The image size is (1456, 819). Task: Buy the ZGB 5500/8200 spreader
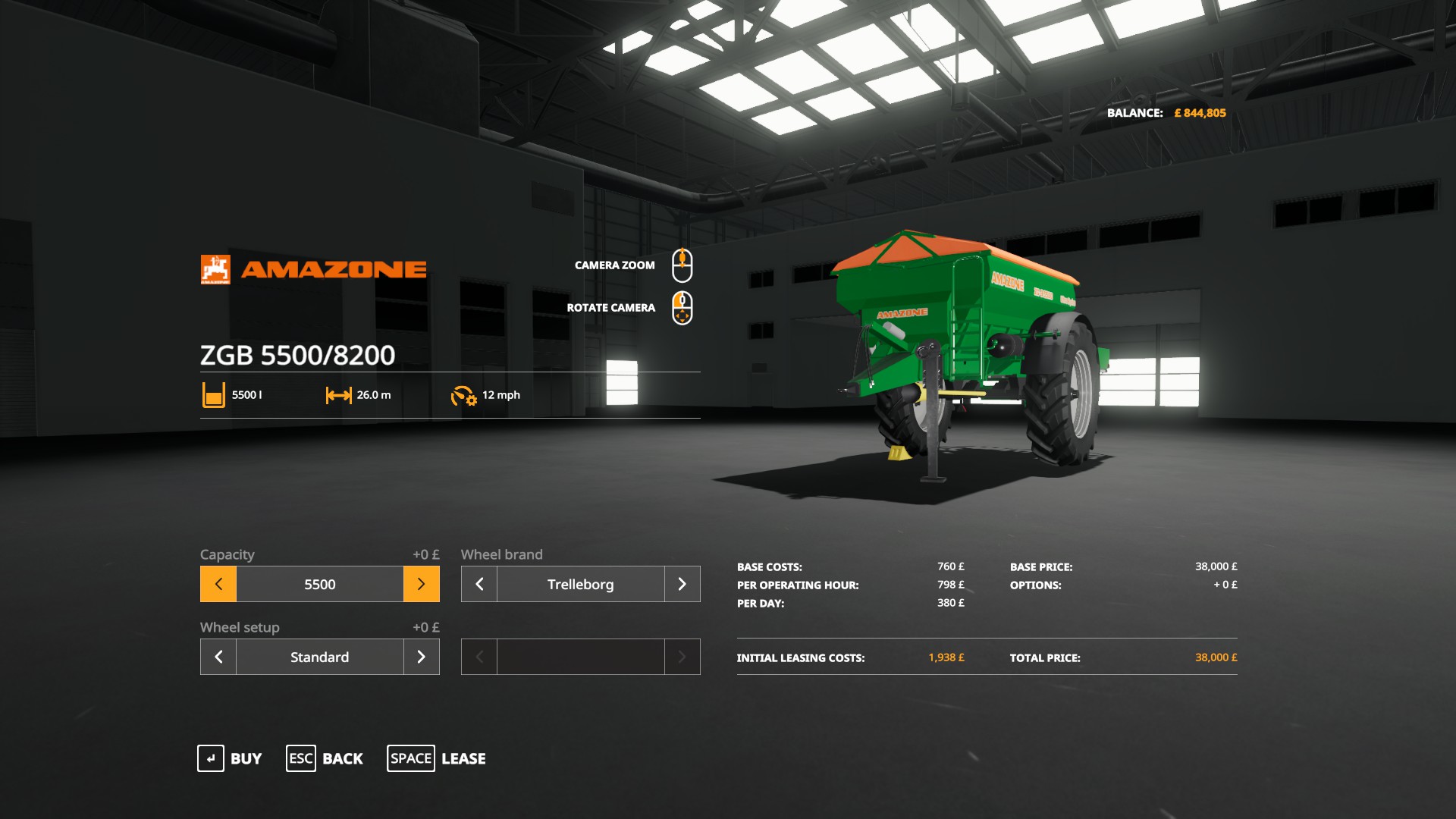pyautogui.click(x=230, y=758)
